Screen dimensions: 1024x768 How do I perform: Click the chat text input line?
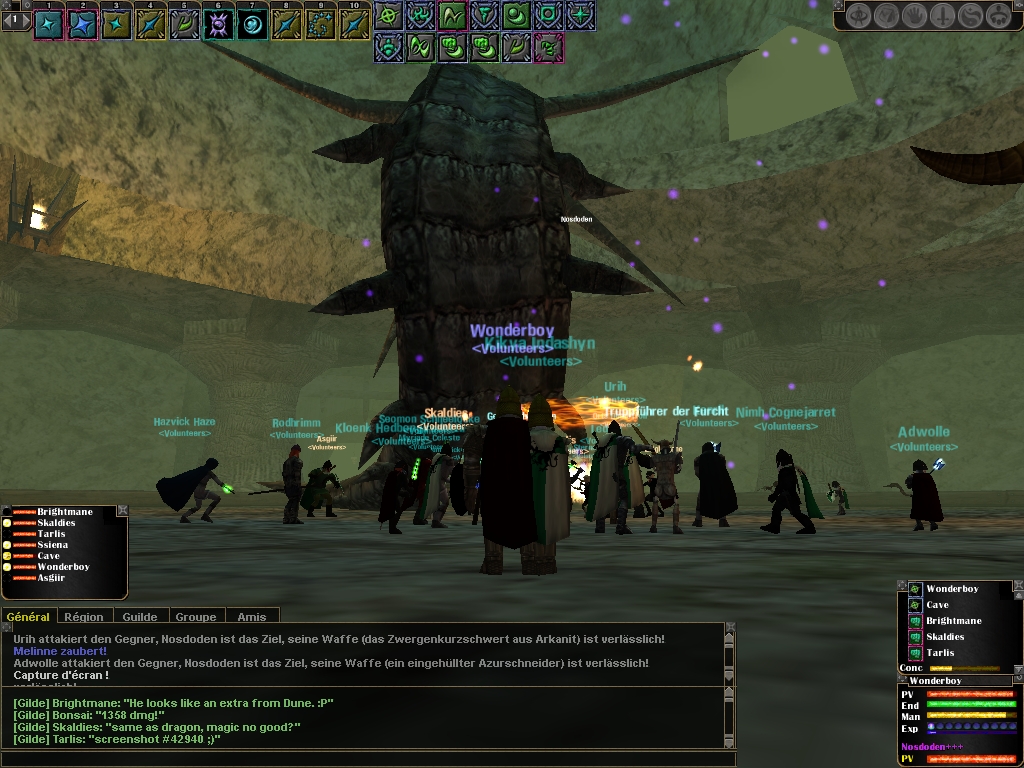coord(370,758)
